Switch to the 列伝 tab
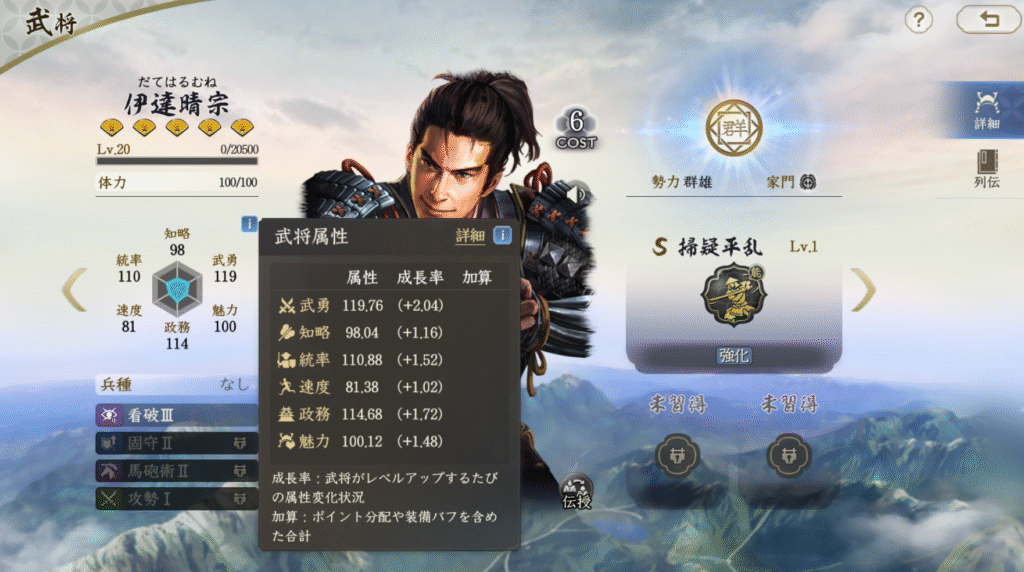 [988, 168]
